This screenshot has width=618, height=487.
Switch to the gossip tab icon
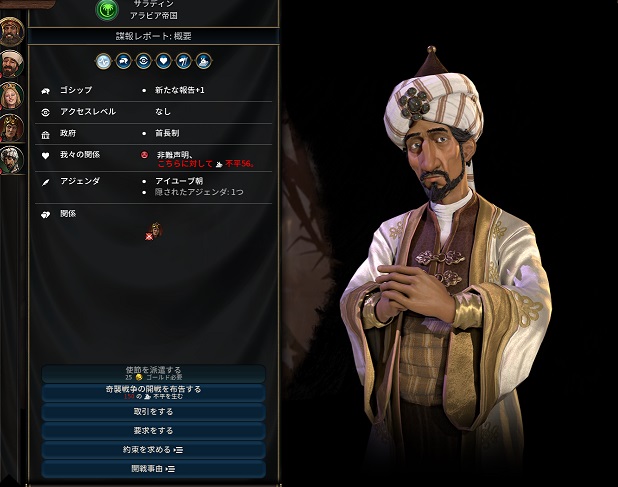coord(123,61)
